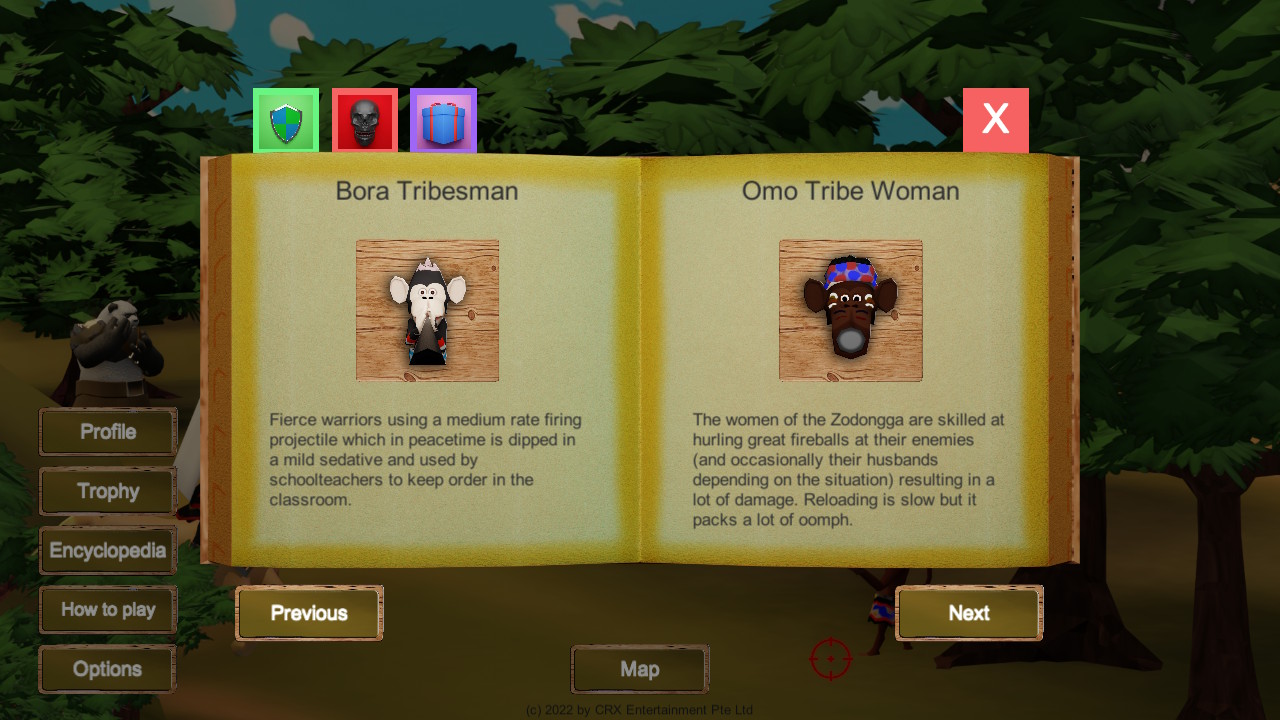Viewport: 1280px width, 720px height.
Task: Return to the Previous encyclopedia page
Action: (309, 613)
